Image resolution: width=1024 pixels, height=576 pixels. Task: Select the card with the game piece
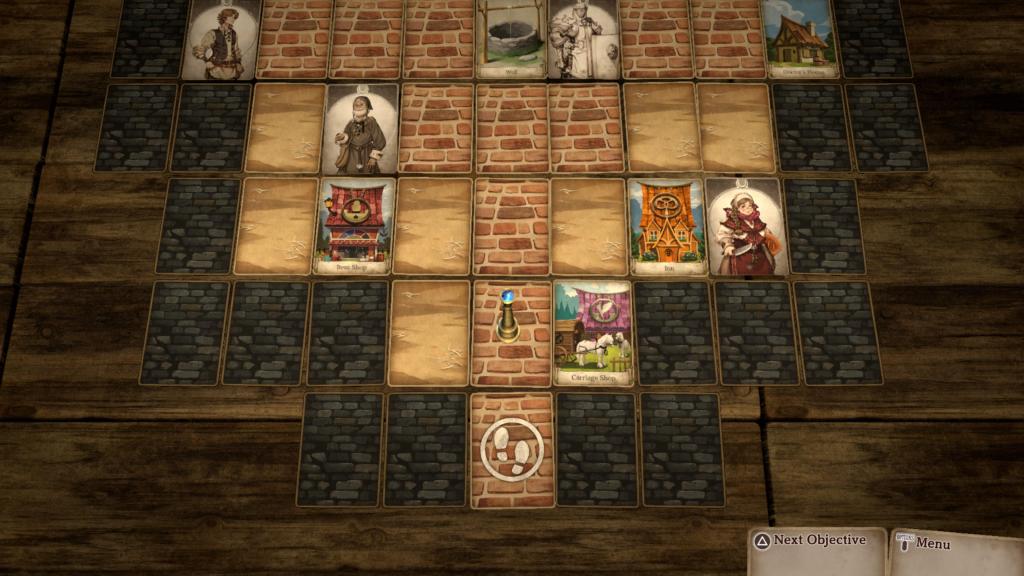coord(511,333)
